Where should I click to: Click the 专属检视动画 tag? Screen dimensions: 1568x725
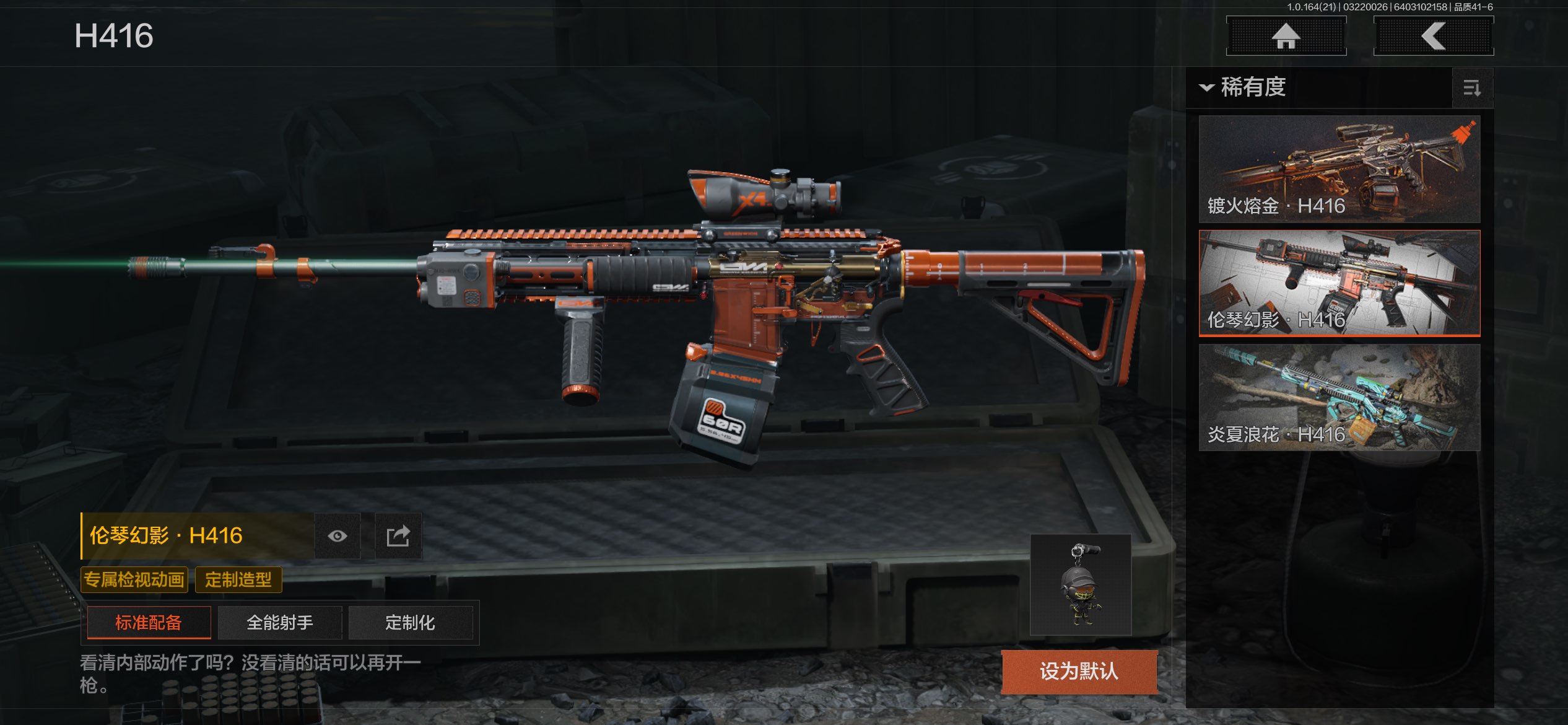click(x=134, y=580)
